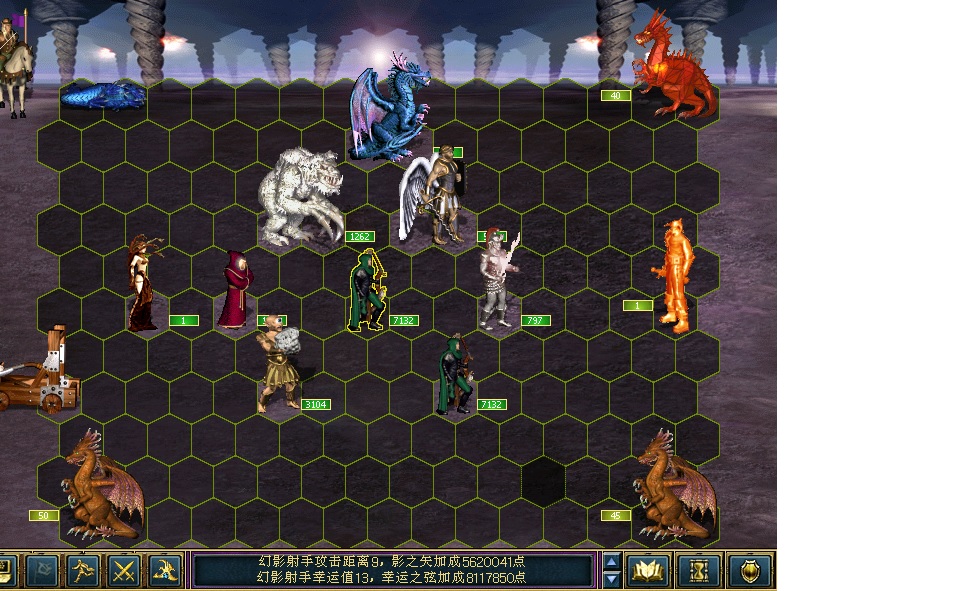Viewport: 960px width, 591px height.
Task: Click the golden figure icon beside crossed swords
Action: [x=165, y=570]
